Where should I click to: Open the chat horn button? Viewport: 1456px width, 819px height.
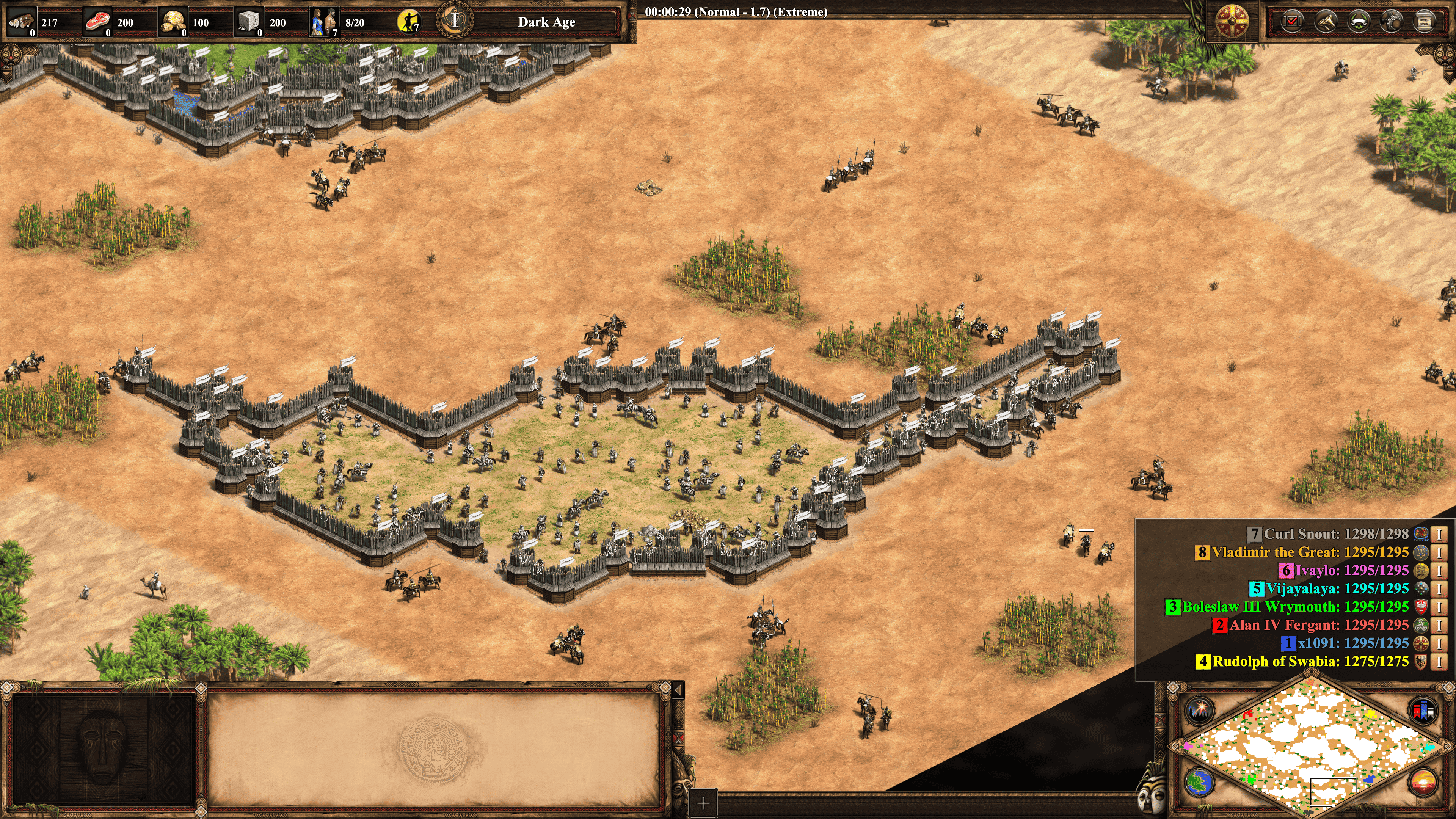point(1326,22)
